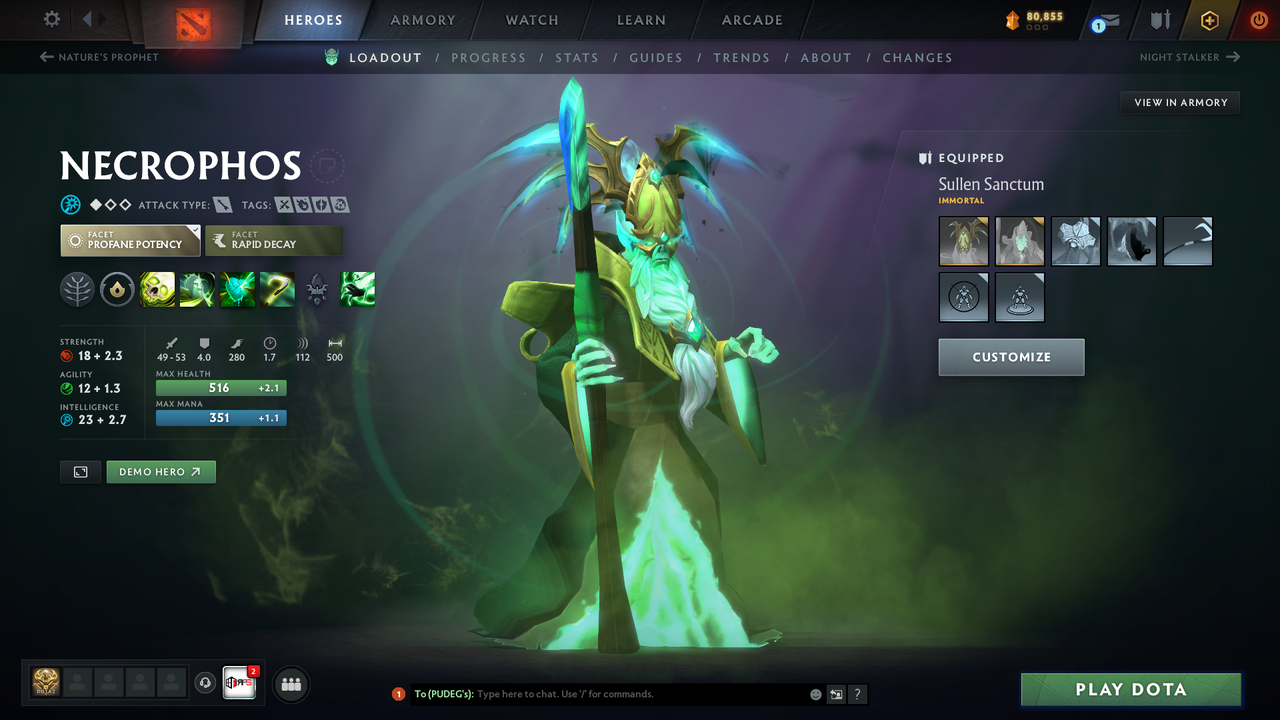Screen dimensions: 1280x720
Task: Open the settings gear menu
Action: [52, 19]
